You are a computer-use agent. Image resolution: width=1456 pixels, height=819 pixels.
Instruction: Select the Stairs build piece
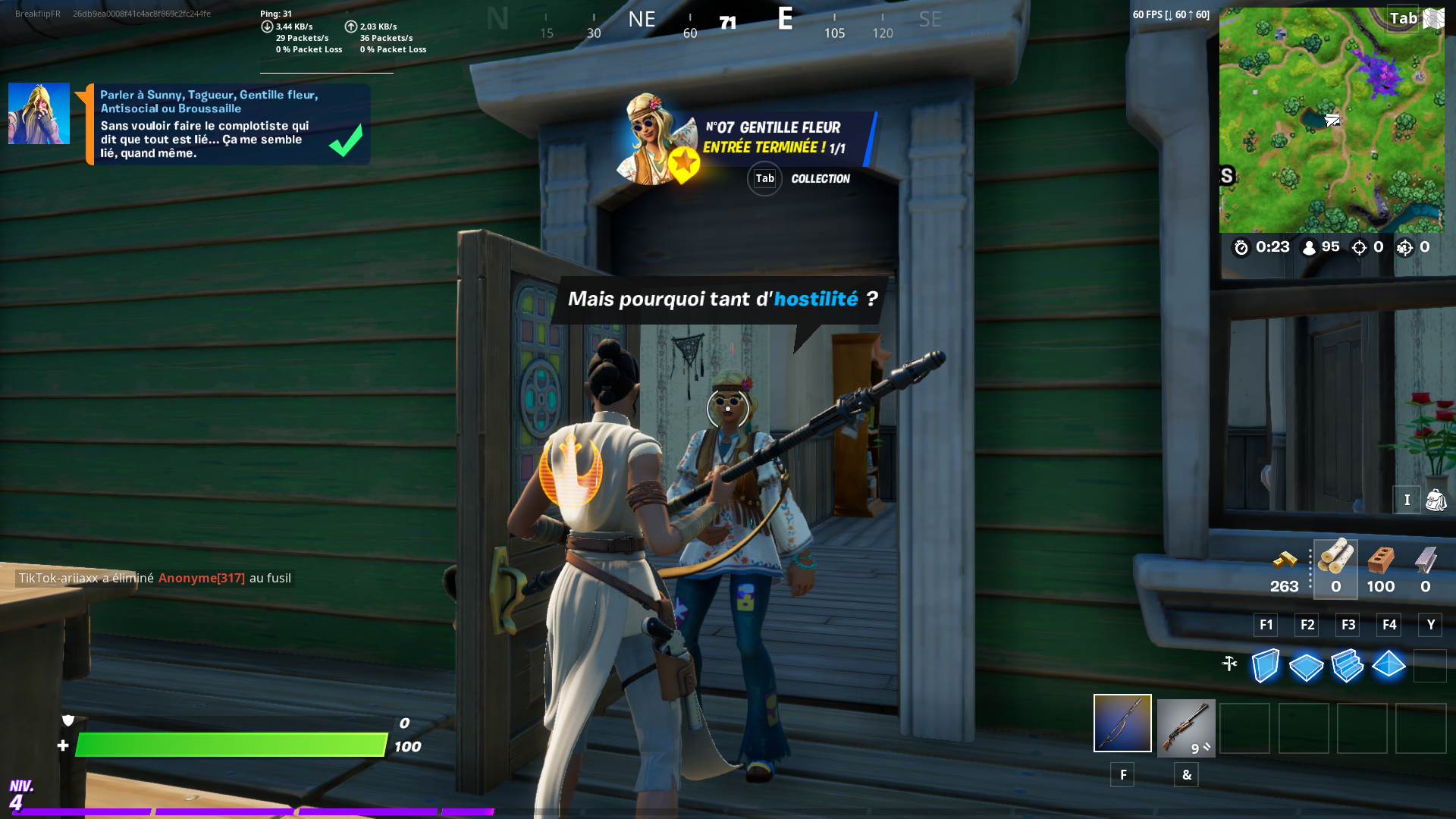pyautogui.click(x=1348, y=666)
